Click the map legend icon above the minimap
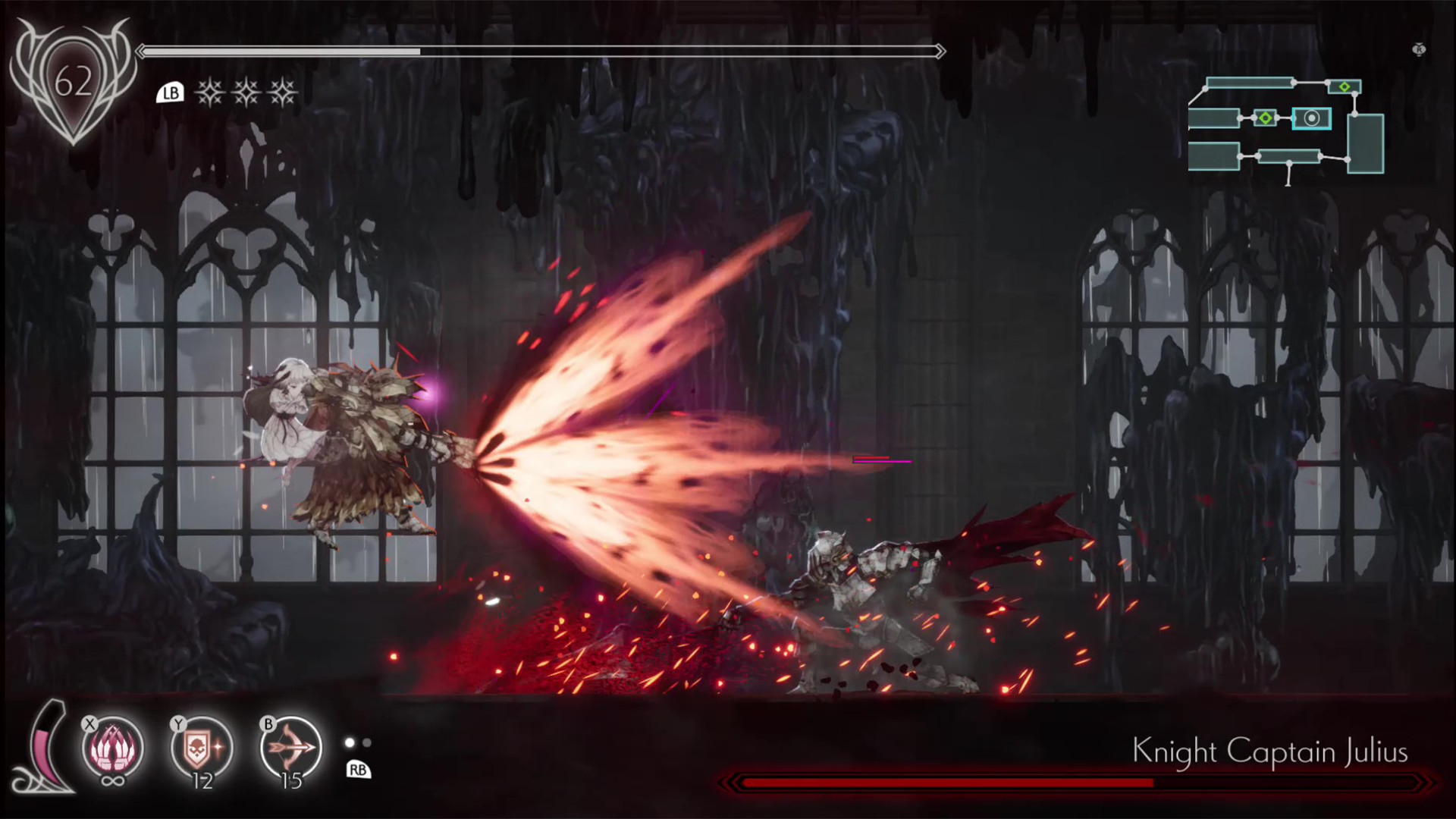Viewport: 1456px width, 819px height. 1417,50
